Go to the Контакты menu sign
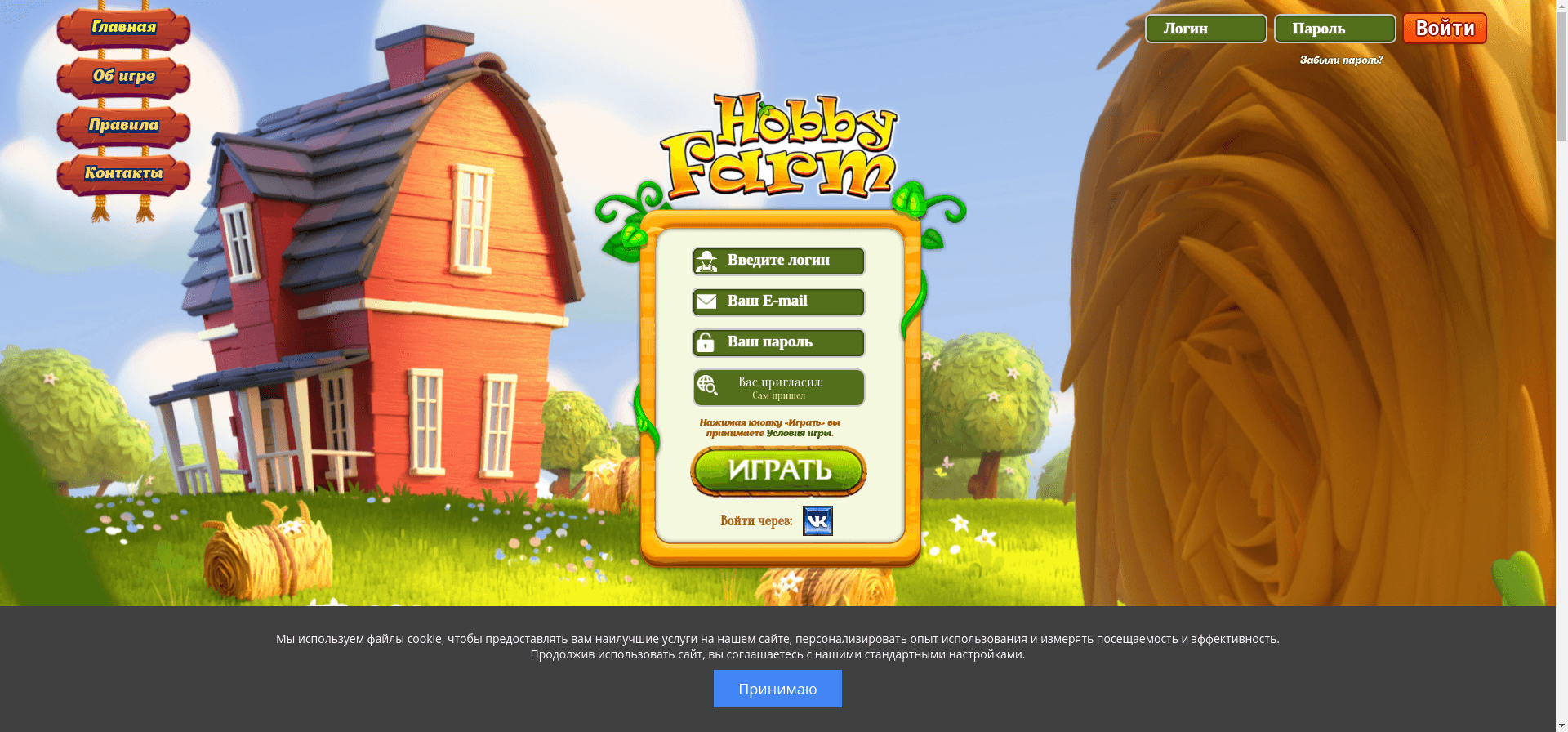This screenshot has width=1568, height=732. point(123,173)
